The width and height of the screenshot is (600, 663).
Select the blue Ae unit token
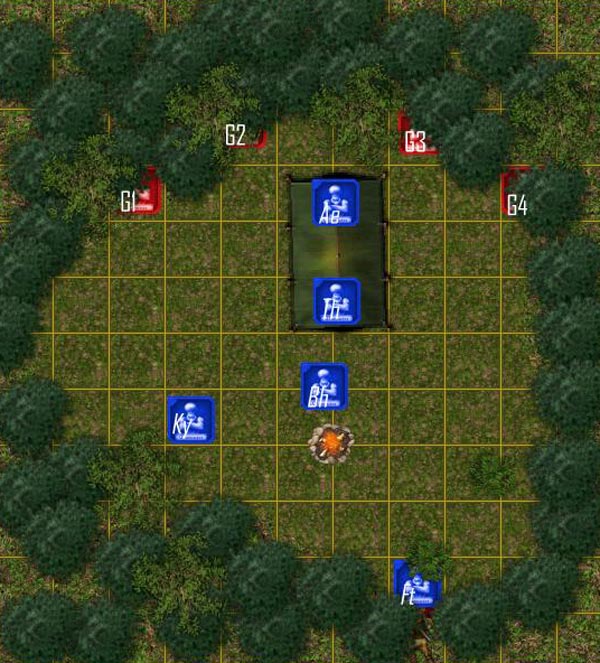tap(335, 202)
